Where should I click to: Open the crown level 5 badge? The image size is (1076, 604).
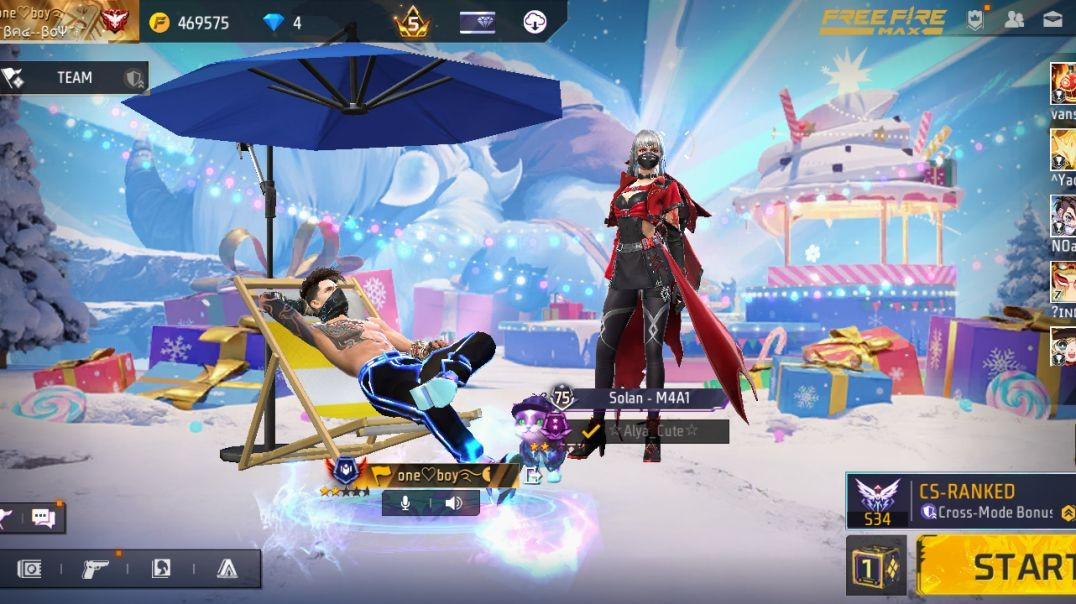click(412, 21)
